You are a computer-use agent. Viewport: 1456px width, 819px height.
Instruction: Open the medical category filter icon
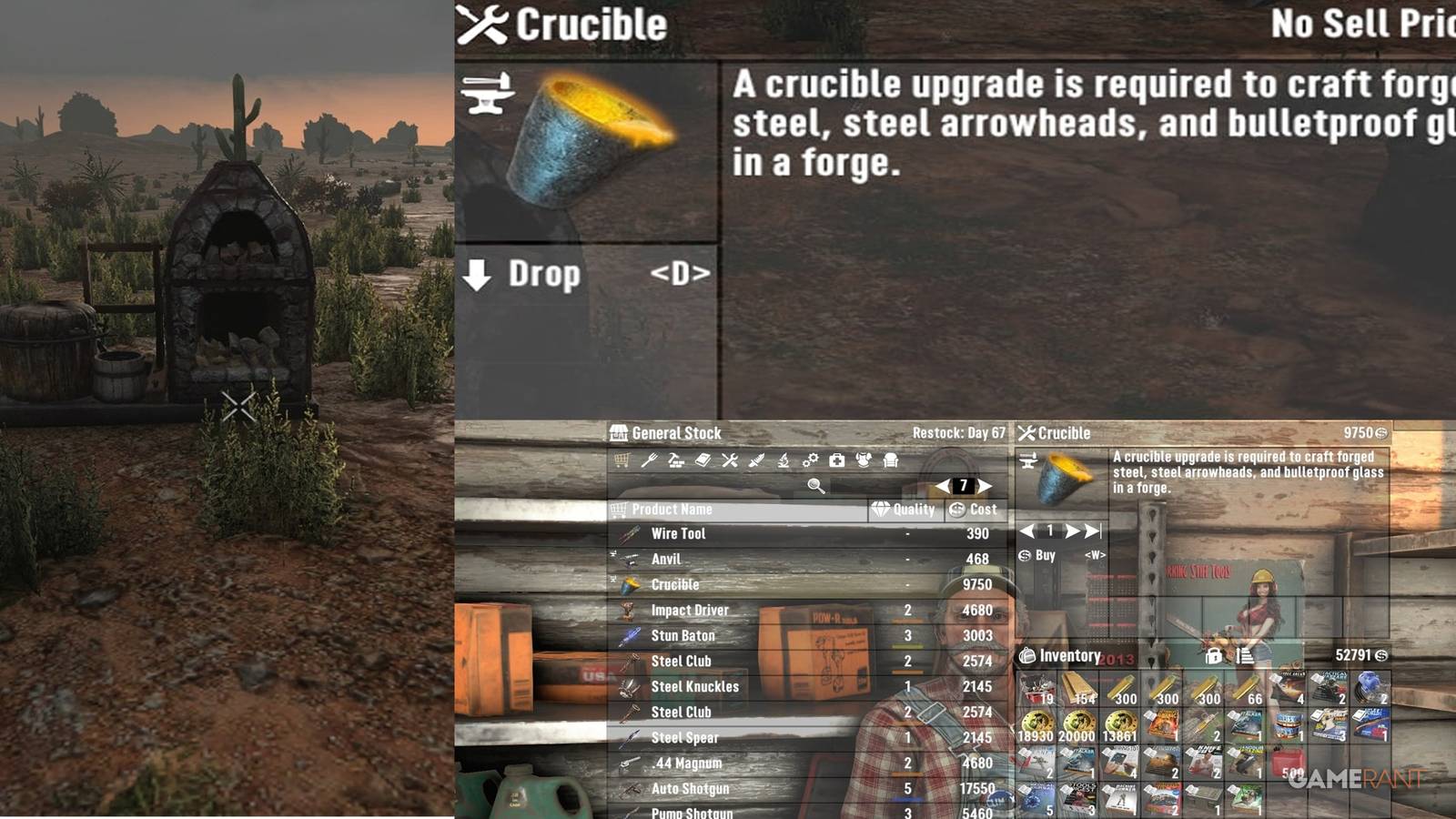836,460
